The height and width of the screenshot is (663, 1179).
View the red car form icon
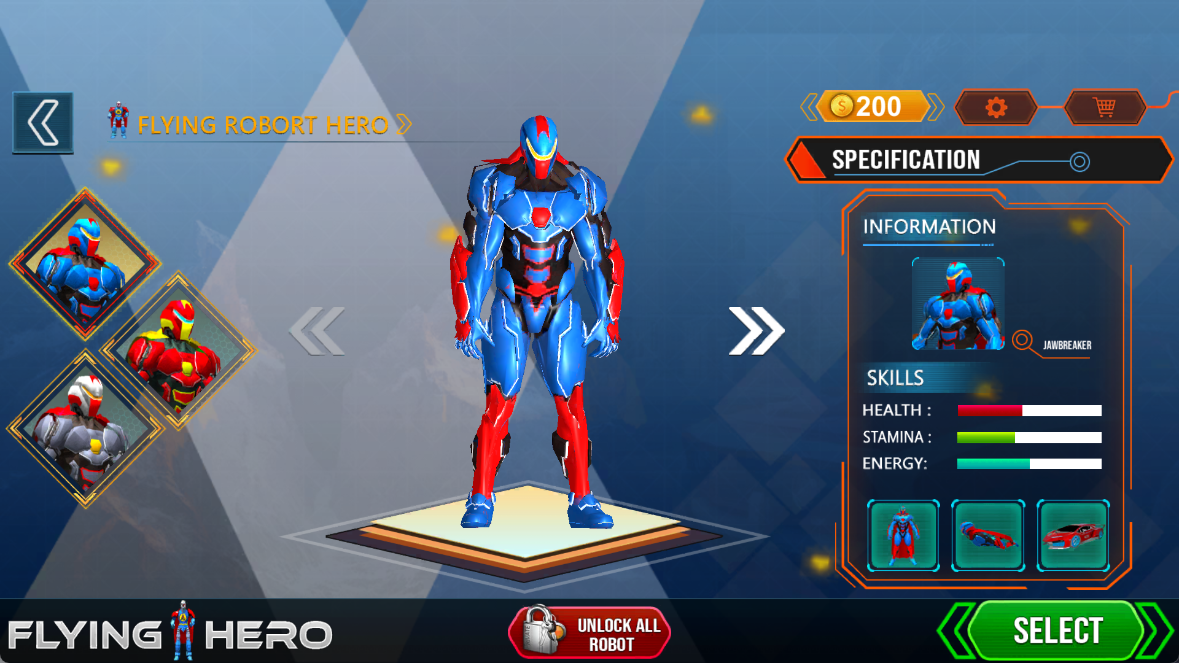pos(1073,535)
